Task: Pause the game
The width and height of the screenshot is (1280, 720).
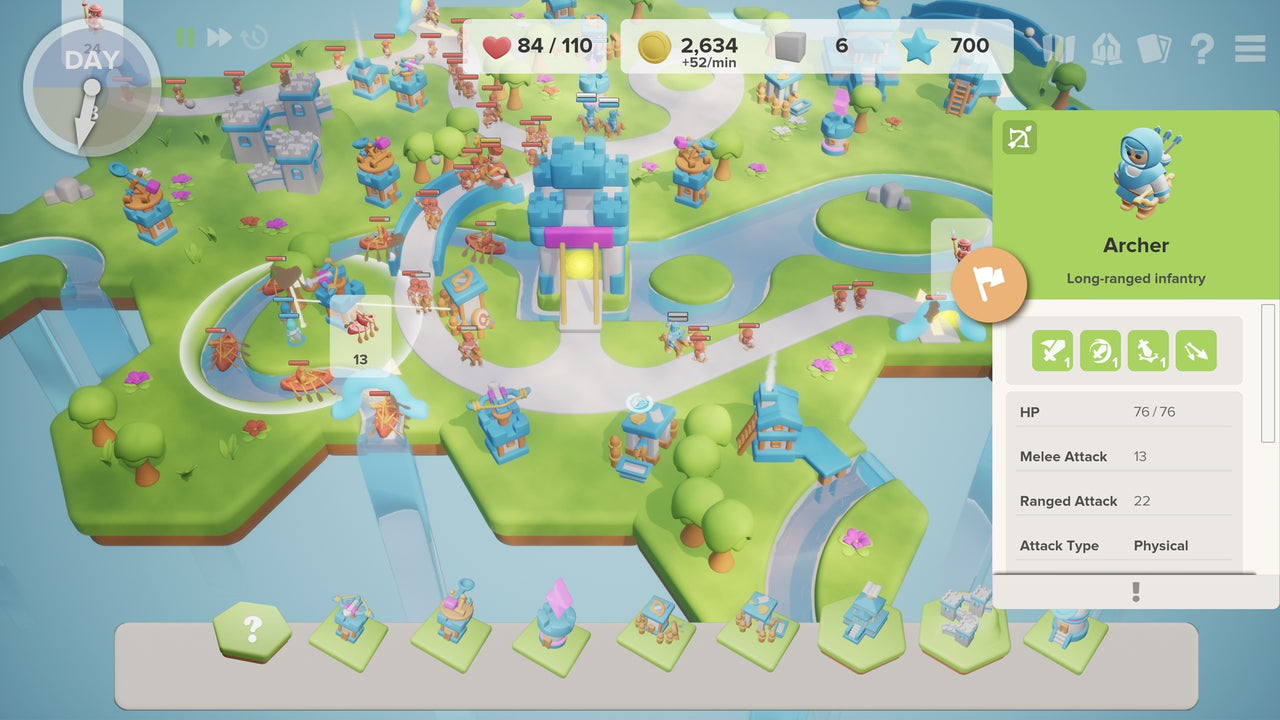Action: coord(185,37)
